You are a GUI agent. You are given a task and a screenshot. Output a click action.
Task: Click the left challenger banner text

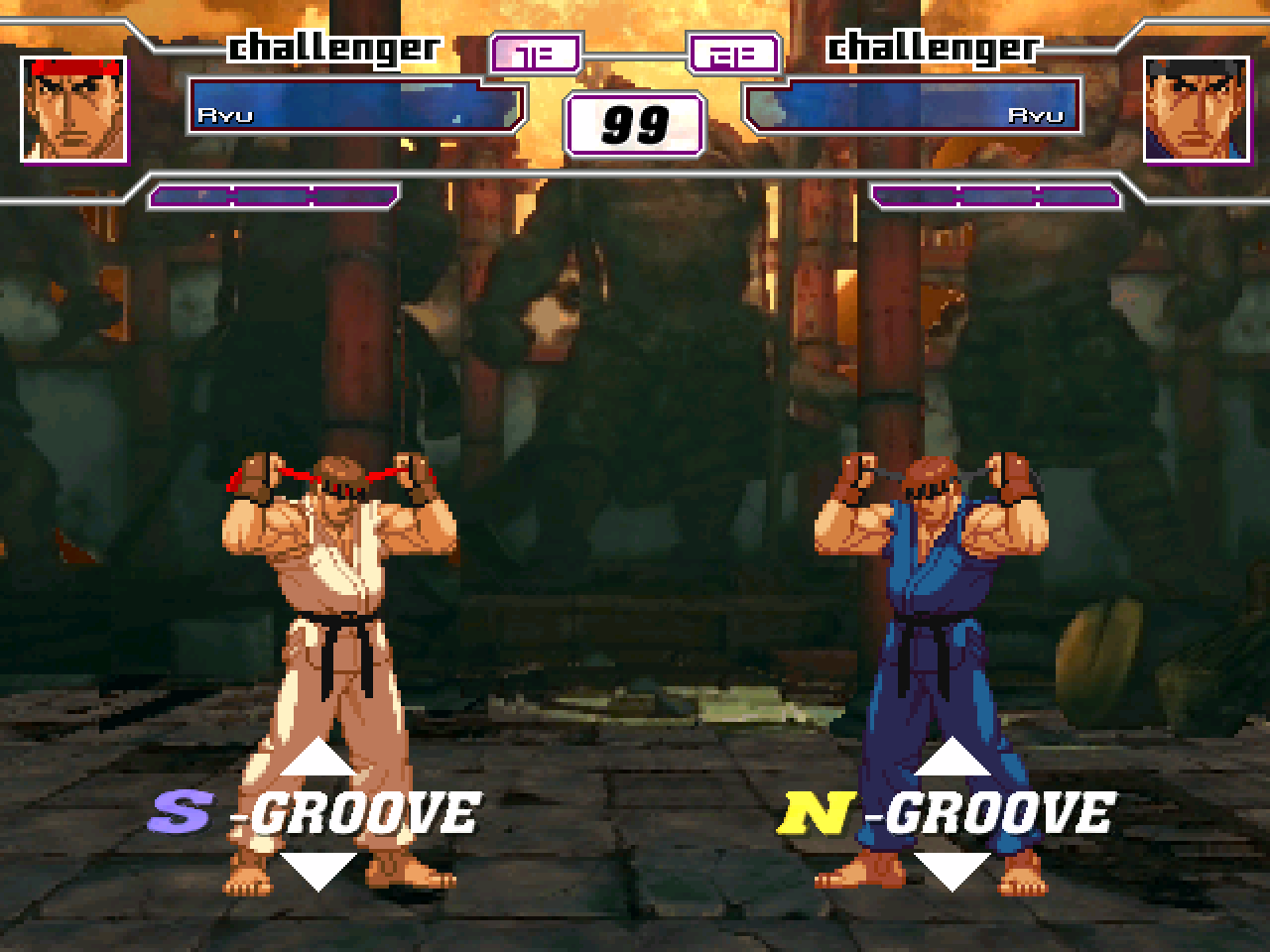point(334,46)
